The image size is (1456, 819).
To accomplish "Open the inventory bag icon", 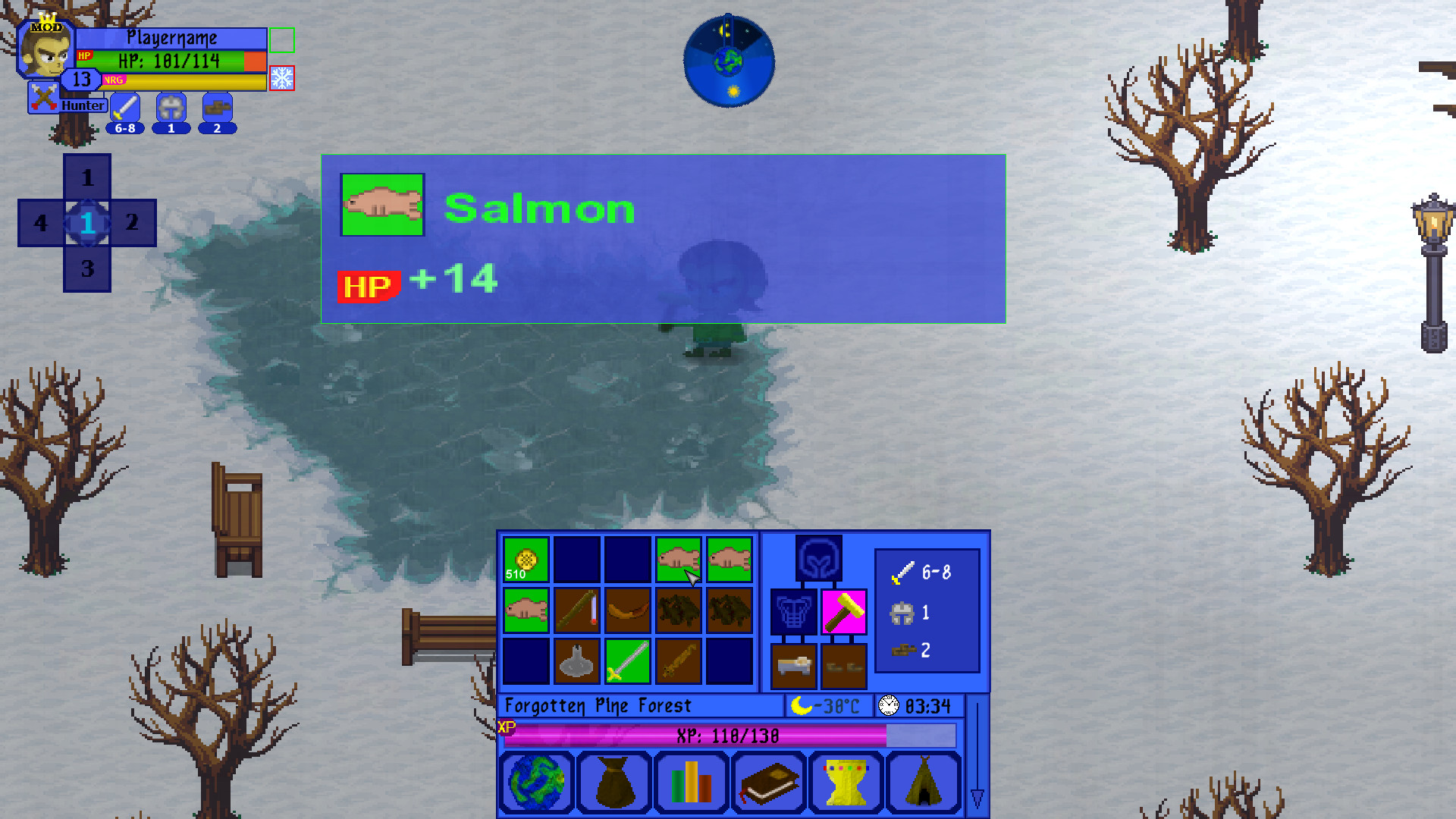I will 614,783.
